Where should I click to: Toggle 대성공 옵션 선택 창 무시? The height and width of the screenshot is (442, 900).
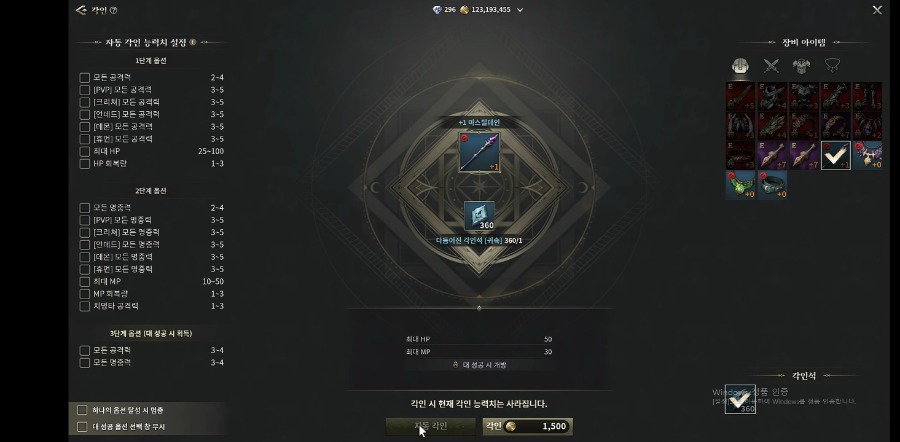pos(82,426)
